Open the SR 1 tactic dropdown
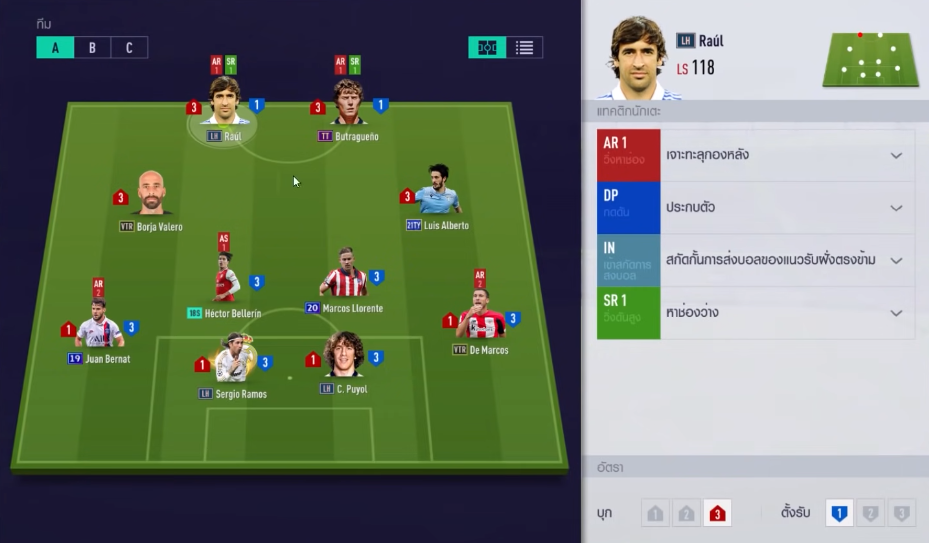This screenshot has width=929, height=543. pos(896,313)
